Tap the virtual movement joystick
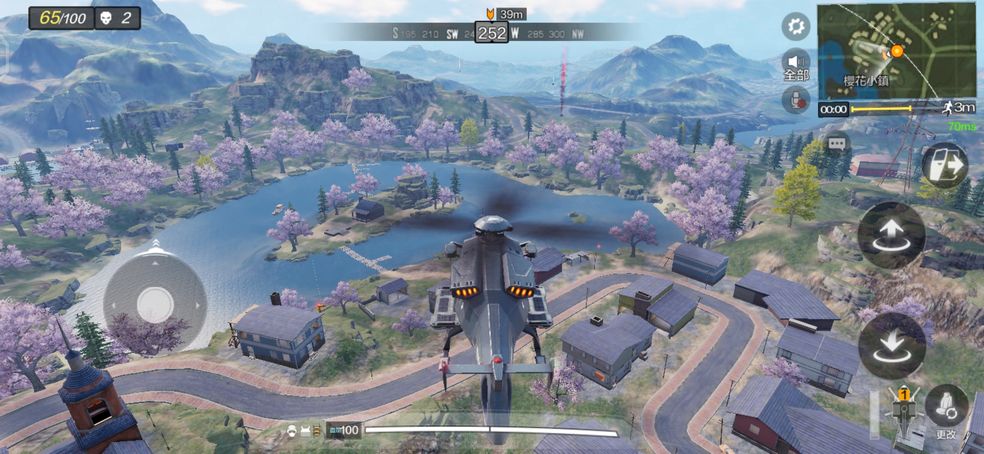 pos(155,301)
